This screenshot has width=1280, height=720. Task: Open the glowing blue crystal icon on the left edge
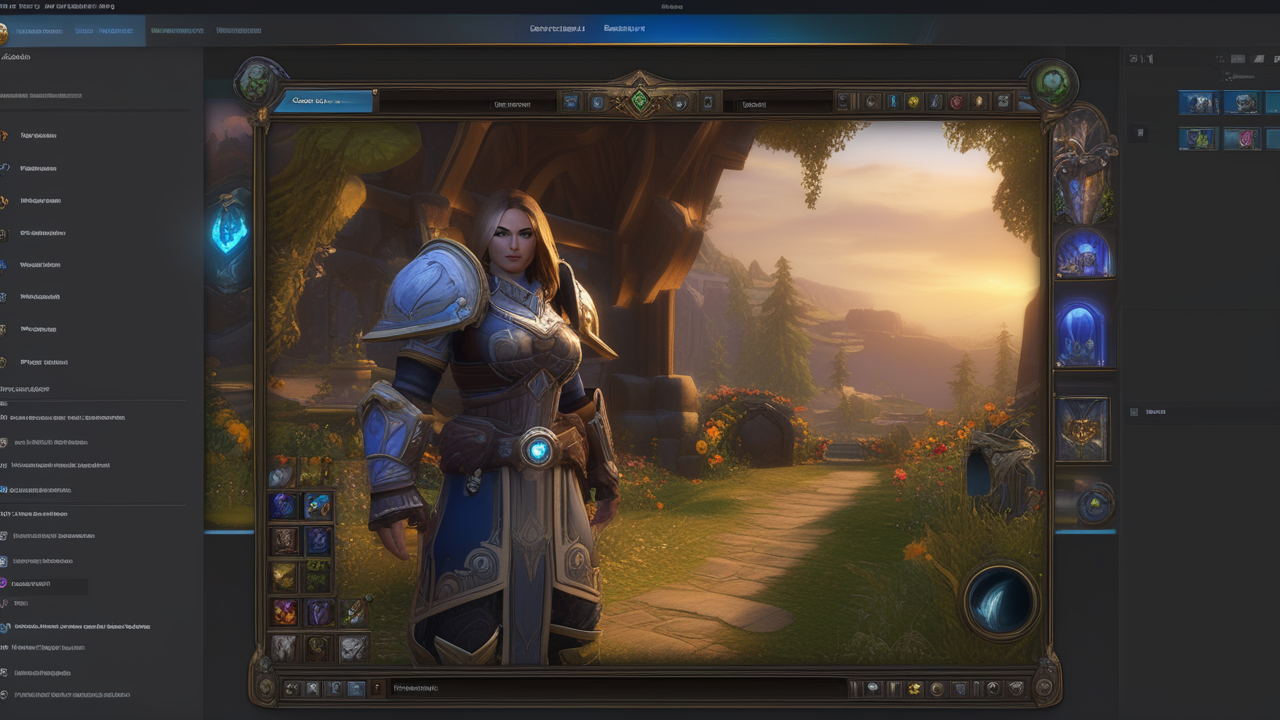click(229, 232)
